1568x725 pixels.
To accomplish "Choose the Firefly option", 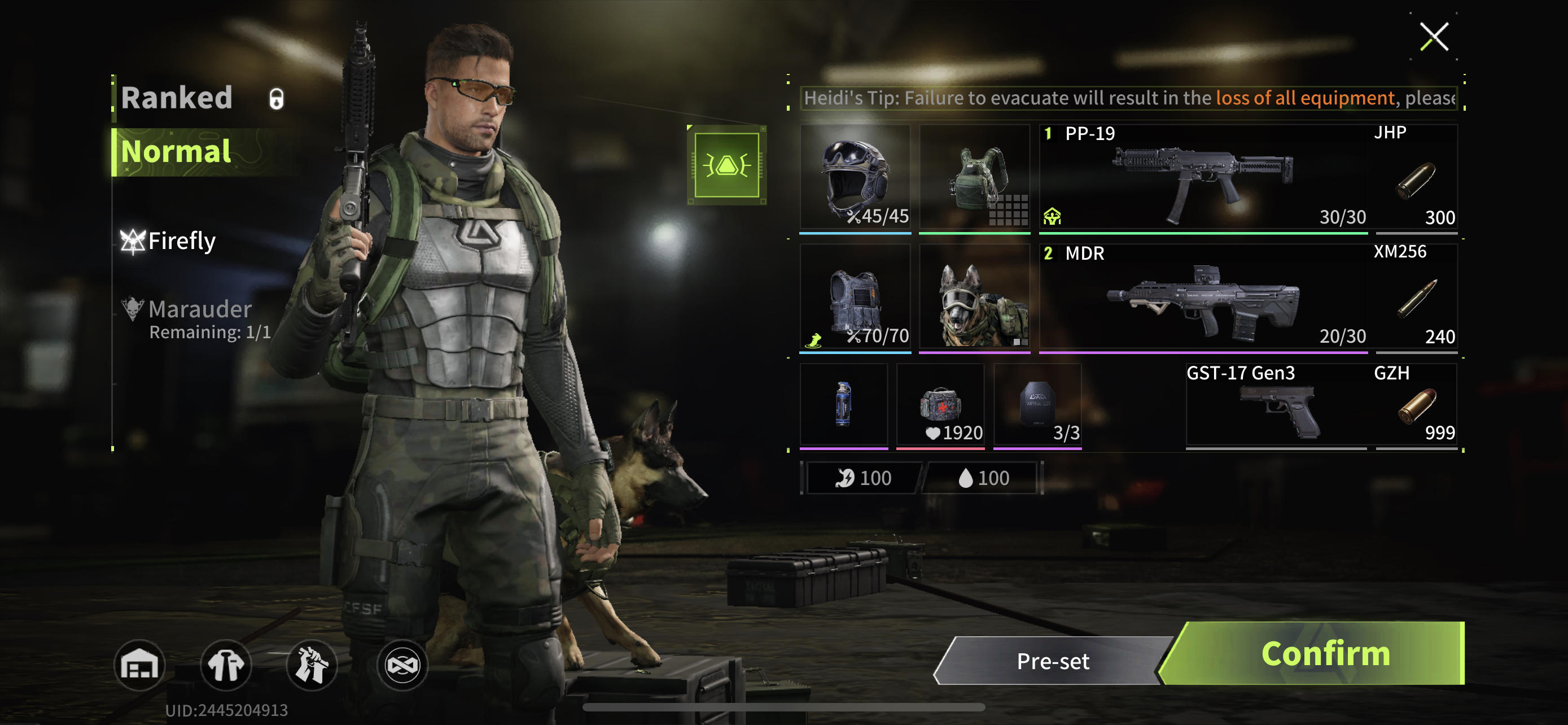I will pos(181,241).
